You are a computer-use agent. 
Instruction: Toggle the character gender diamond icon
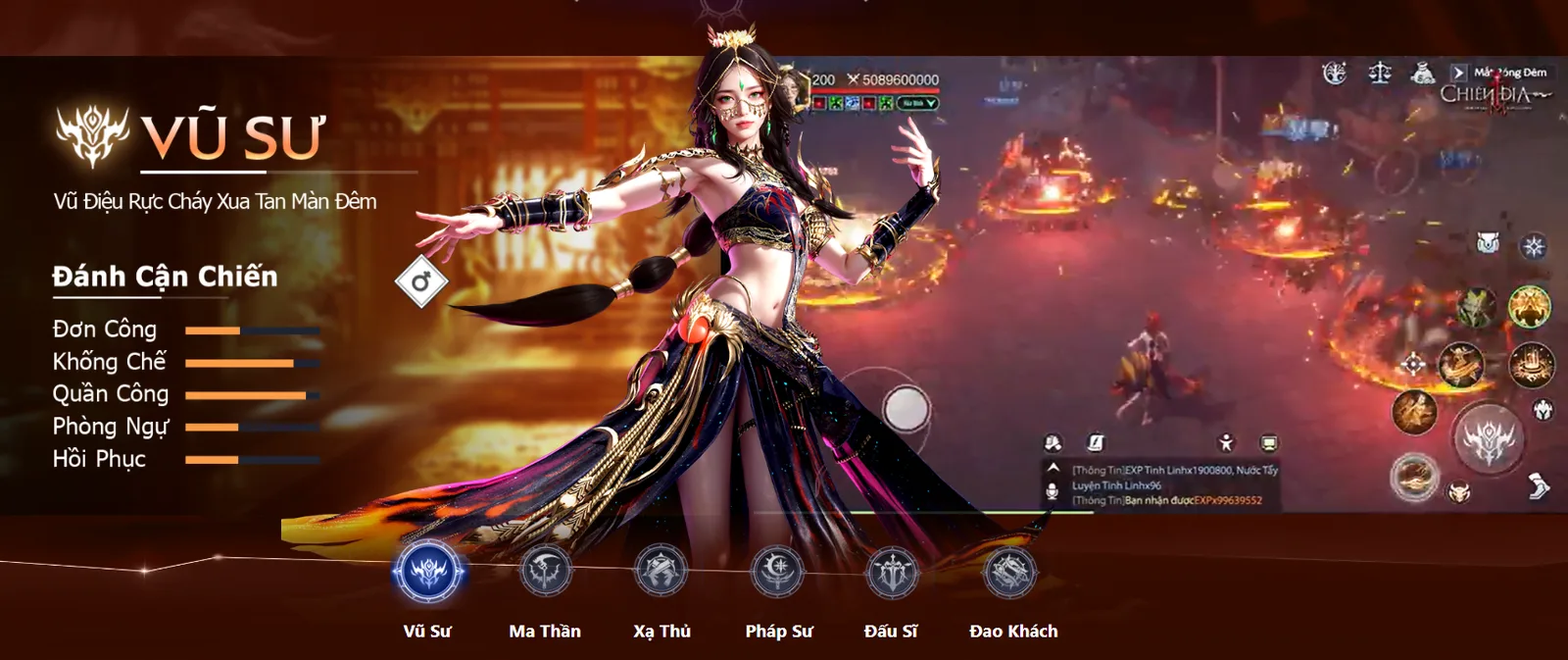pos(421,282)
